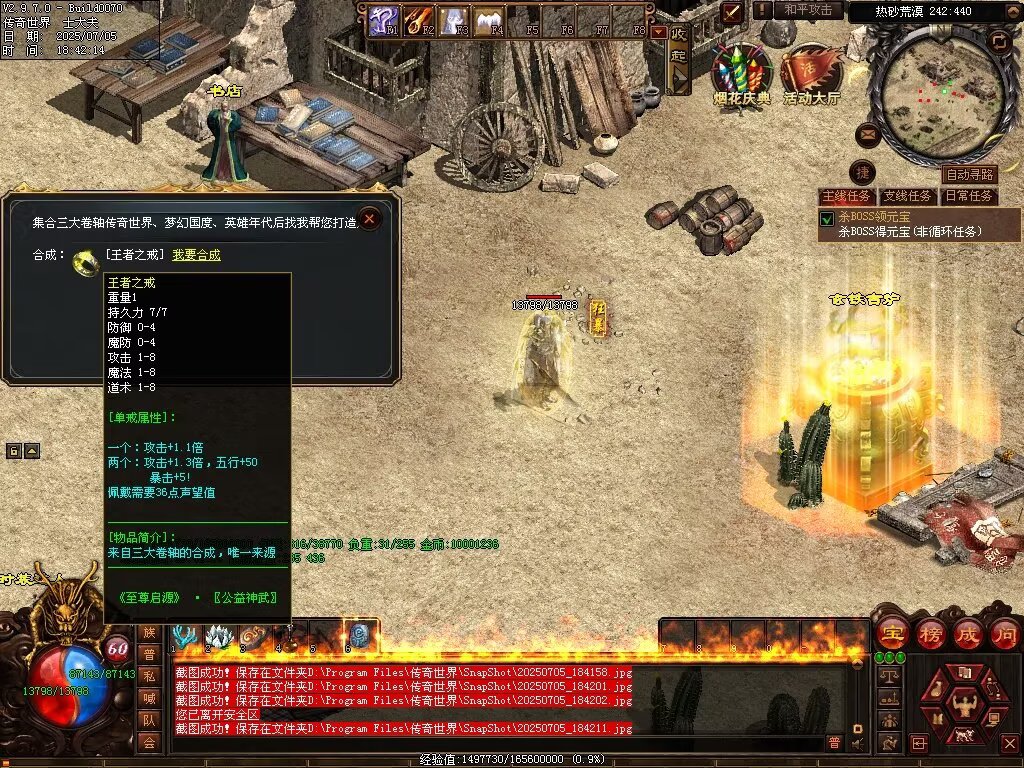Viewport: 1024px width, 768px height.
Task: Open the 榜 rankings button
Action: [x=930, y=634]
